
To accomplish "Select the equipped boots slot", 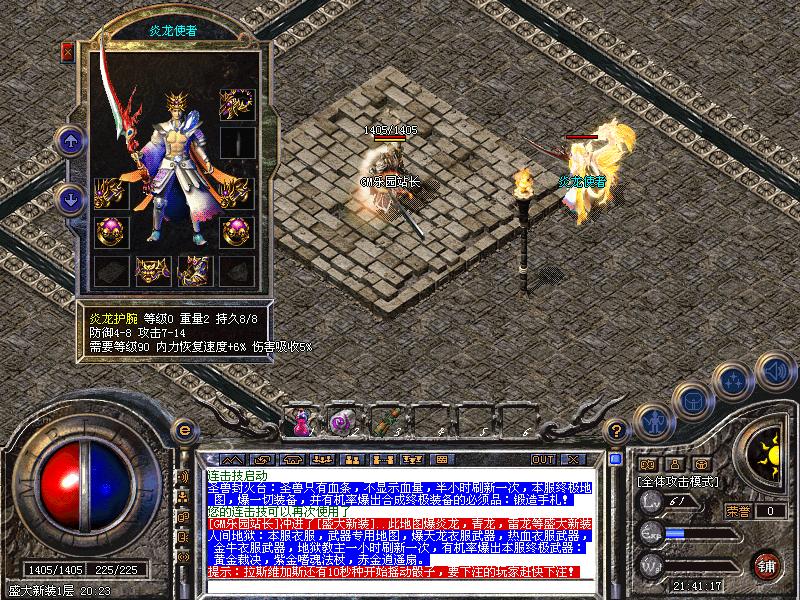I will (193, 270).
